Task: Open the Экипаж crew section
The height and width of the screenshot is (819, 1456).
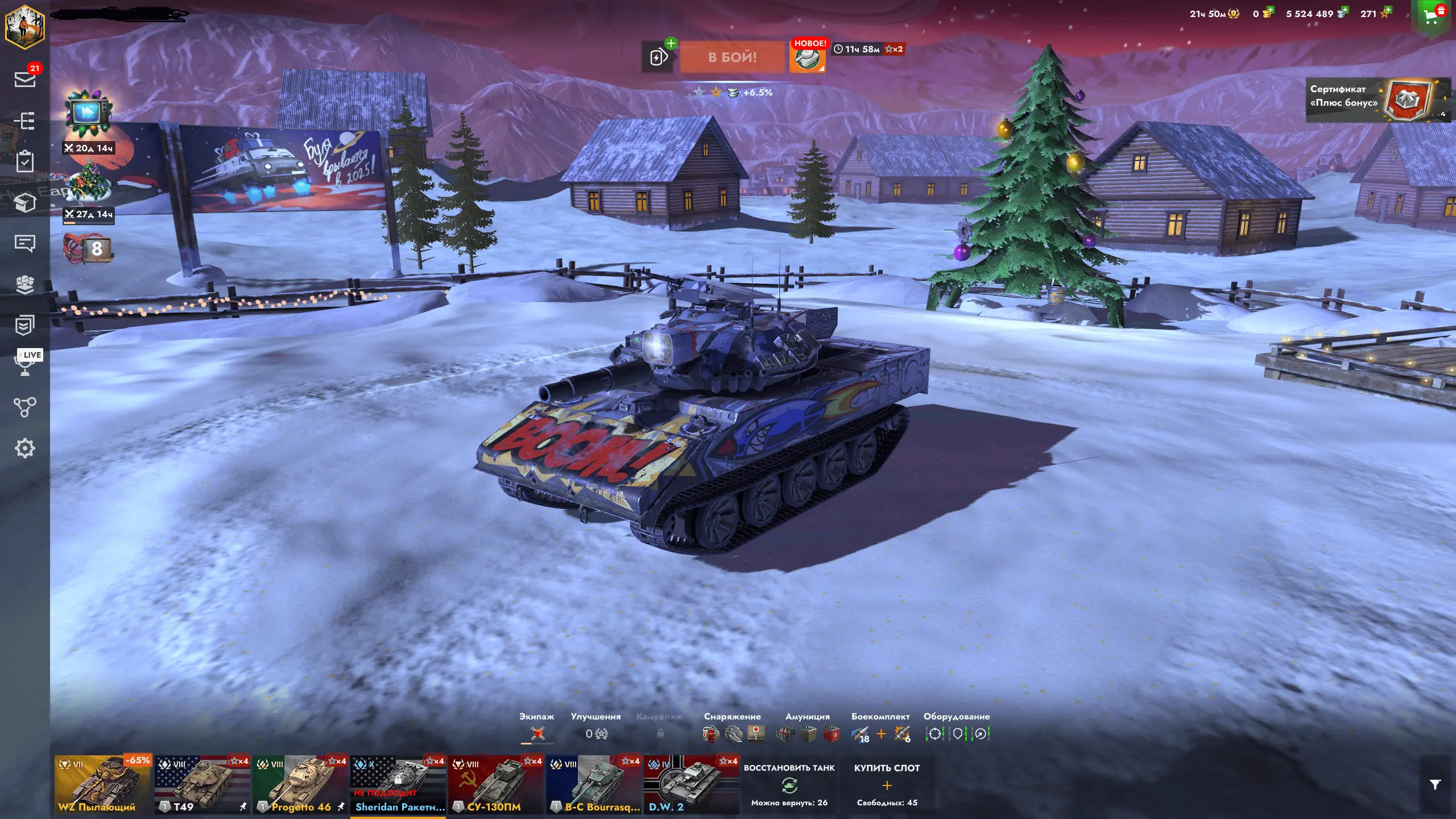Action: click(x=536, y=729)
